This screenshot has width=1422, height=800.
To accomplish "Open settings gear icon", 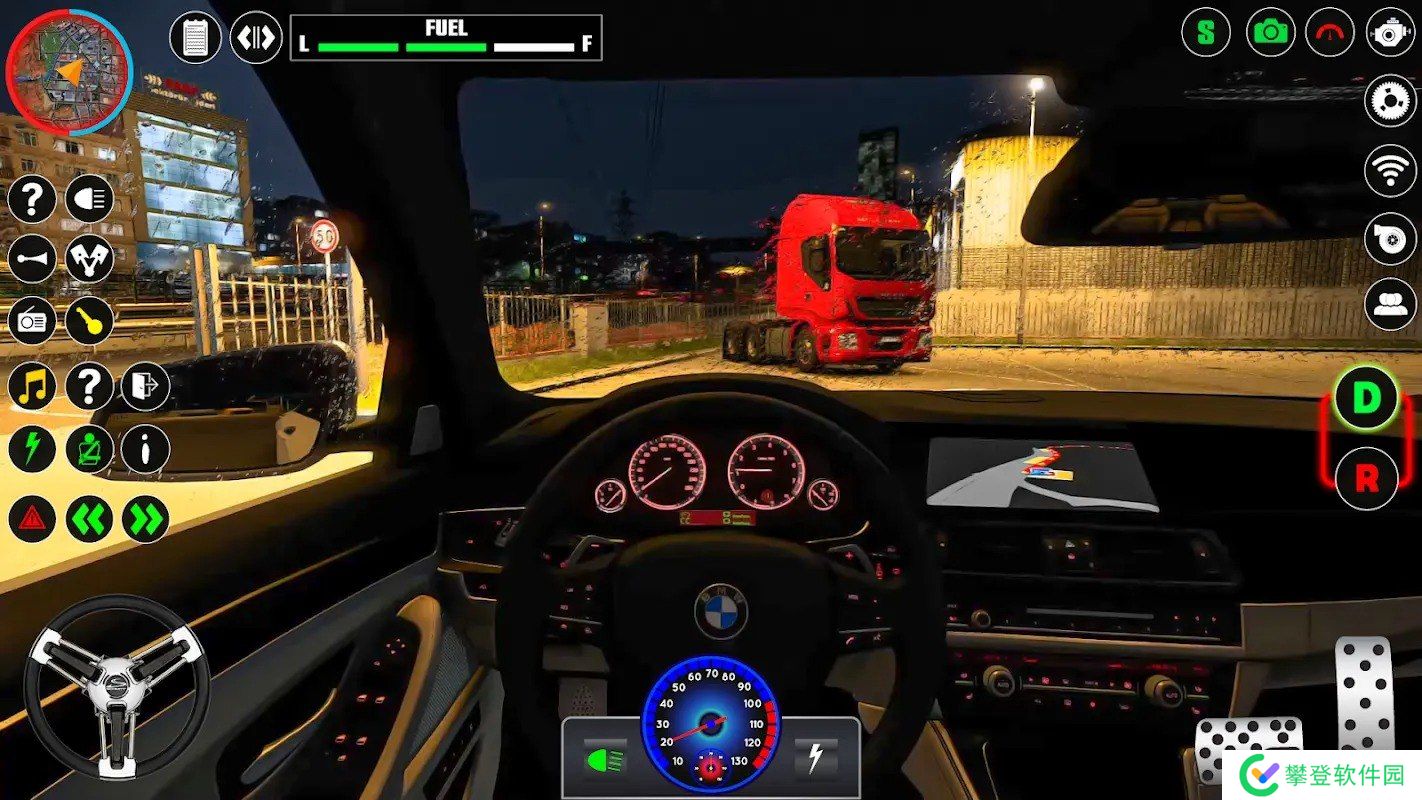I will tap(1390, 101).
